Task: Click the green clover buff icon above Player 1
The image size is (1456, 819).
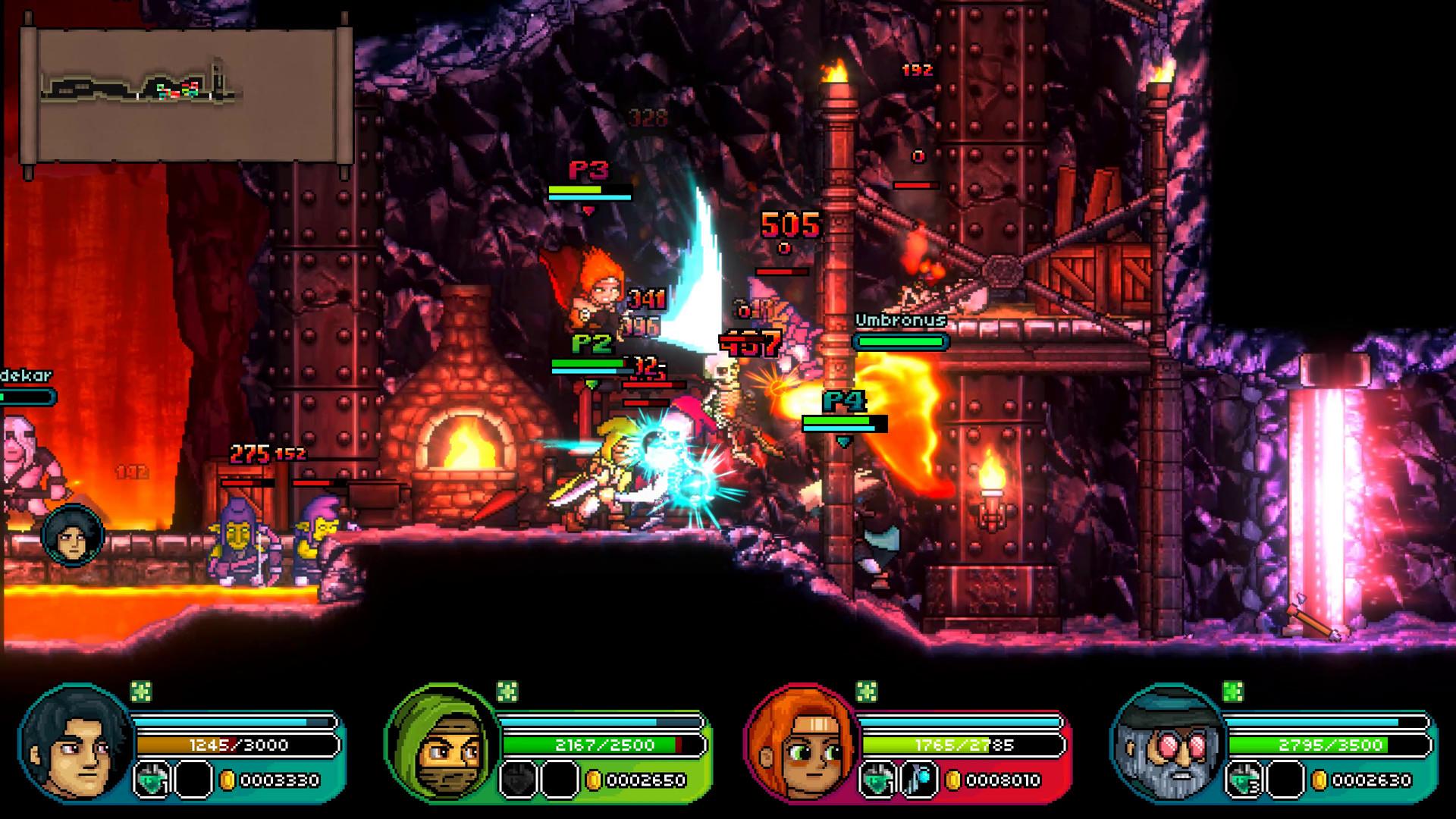Action: click(140, 692)
